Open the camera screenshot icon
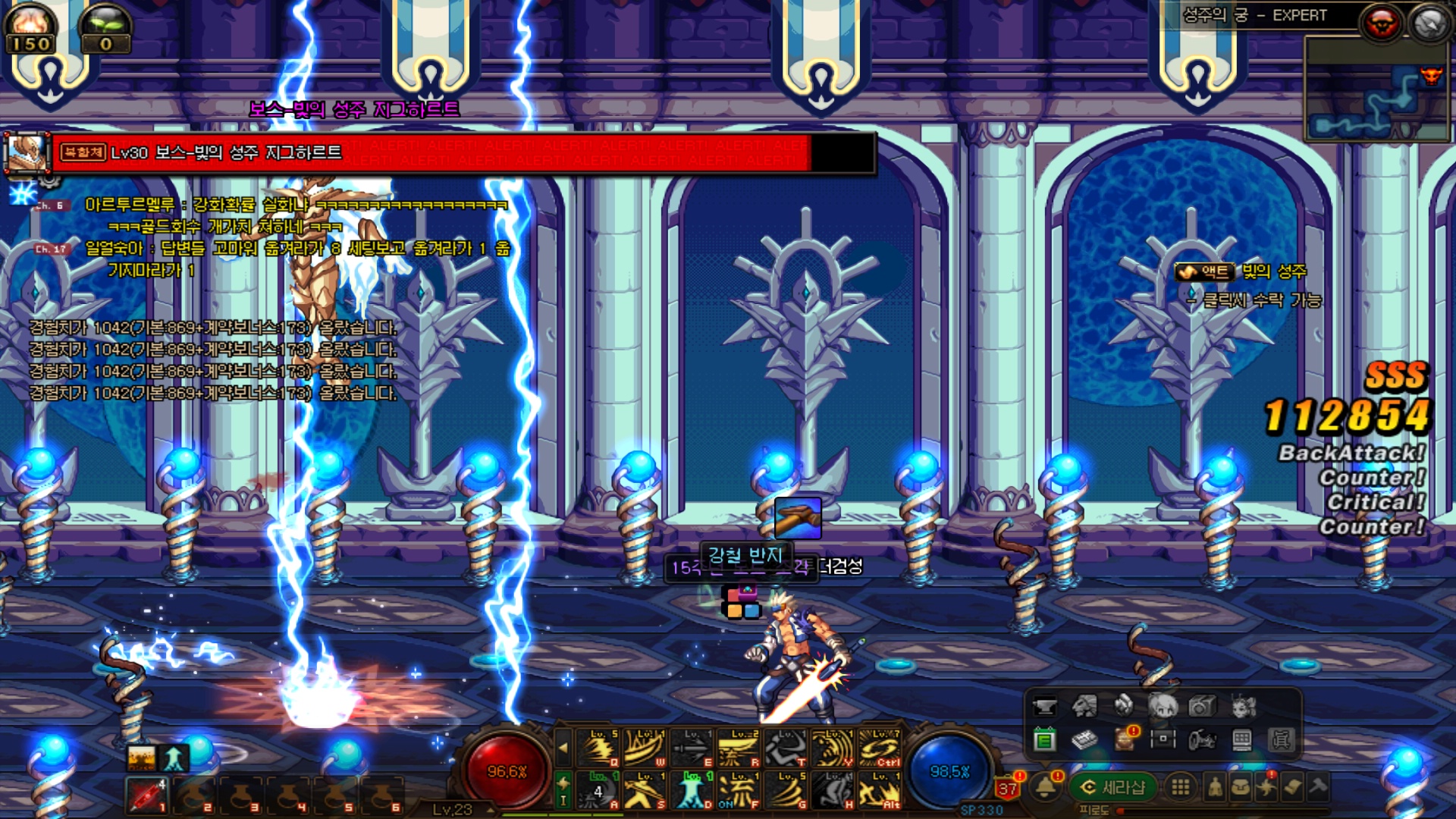This screenshot has width=1456, height=819. point(1201,706)
